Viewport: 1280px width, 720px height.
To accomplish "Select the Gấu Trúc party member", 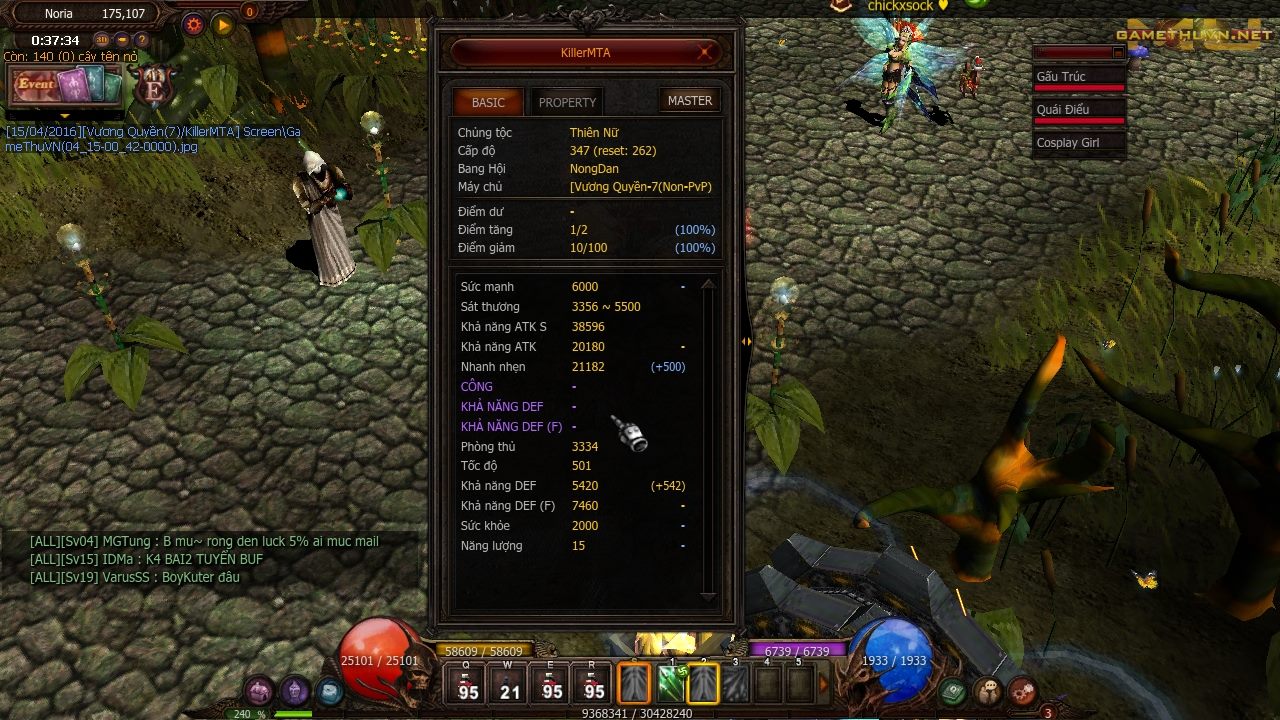I will 1079,77.
